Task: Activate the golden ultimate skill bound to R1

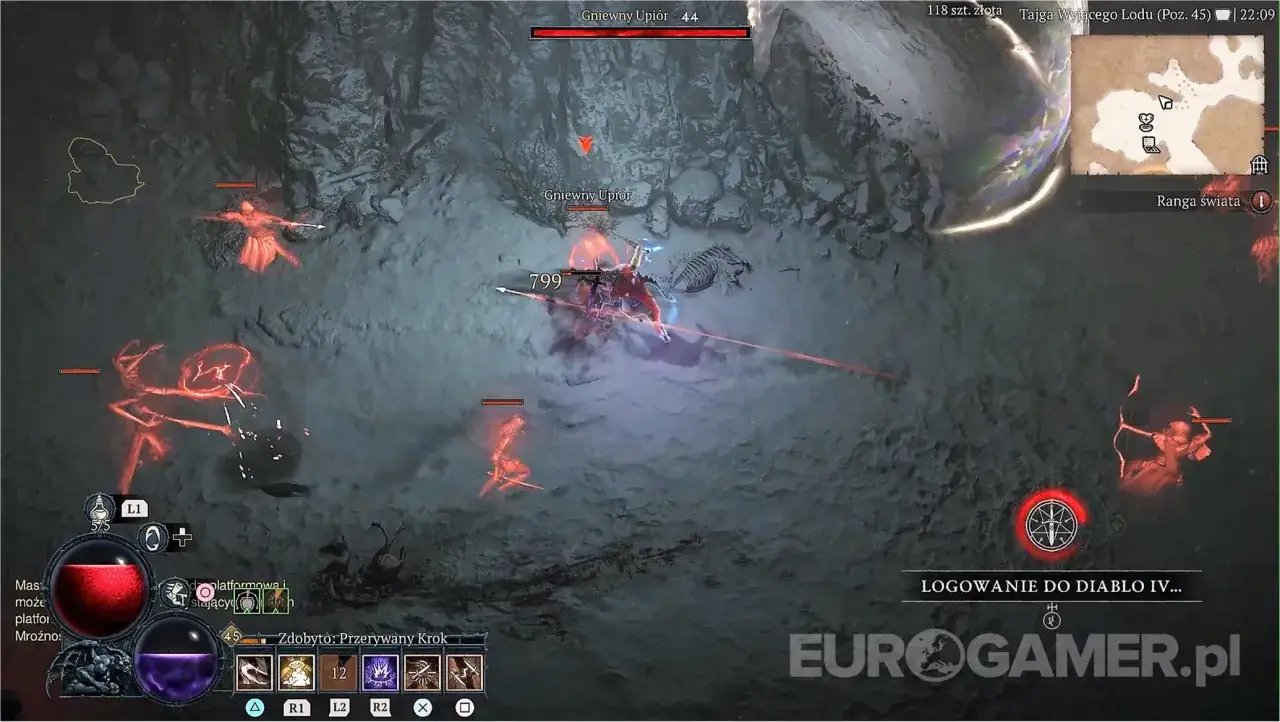Action: tap(295, 671)
